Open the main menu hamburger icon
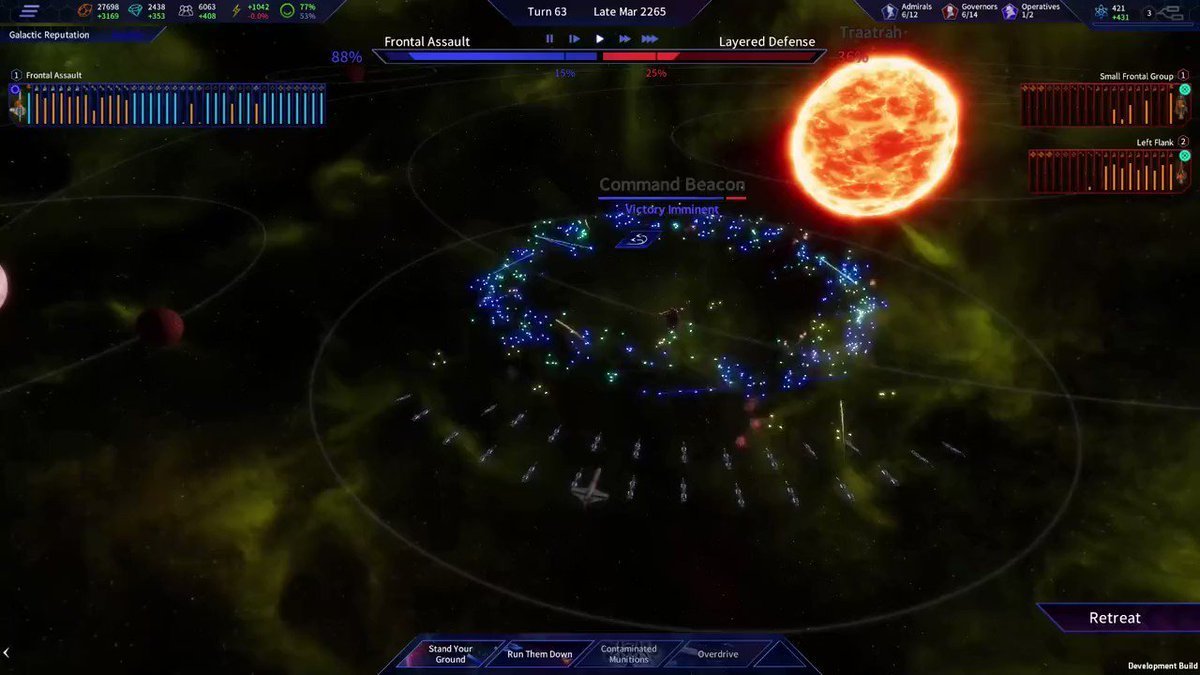1200x675 pixels. click(x=30, y=12)
